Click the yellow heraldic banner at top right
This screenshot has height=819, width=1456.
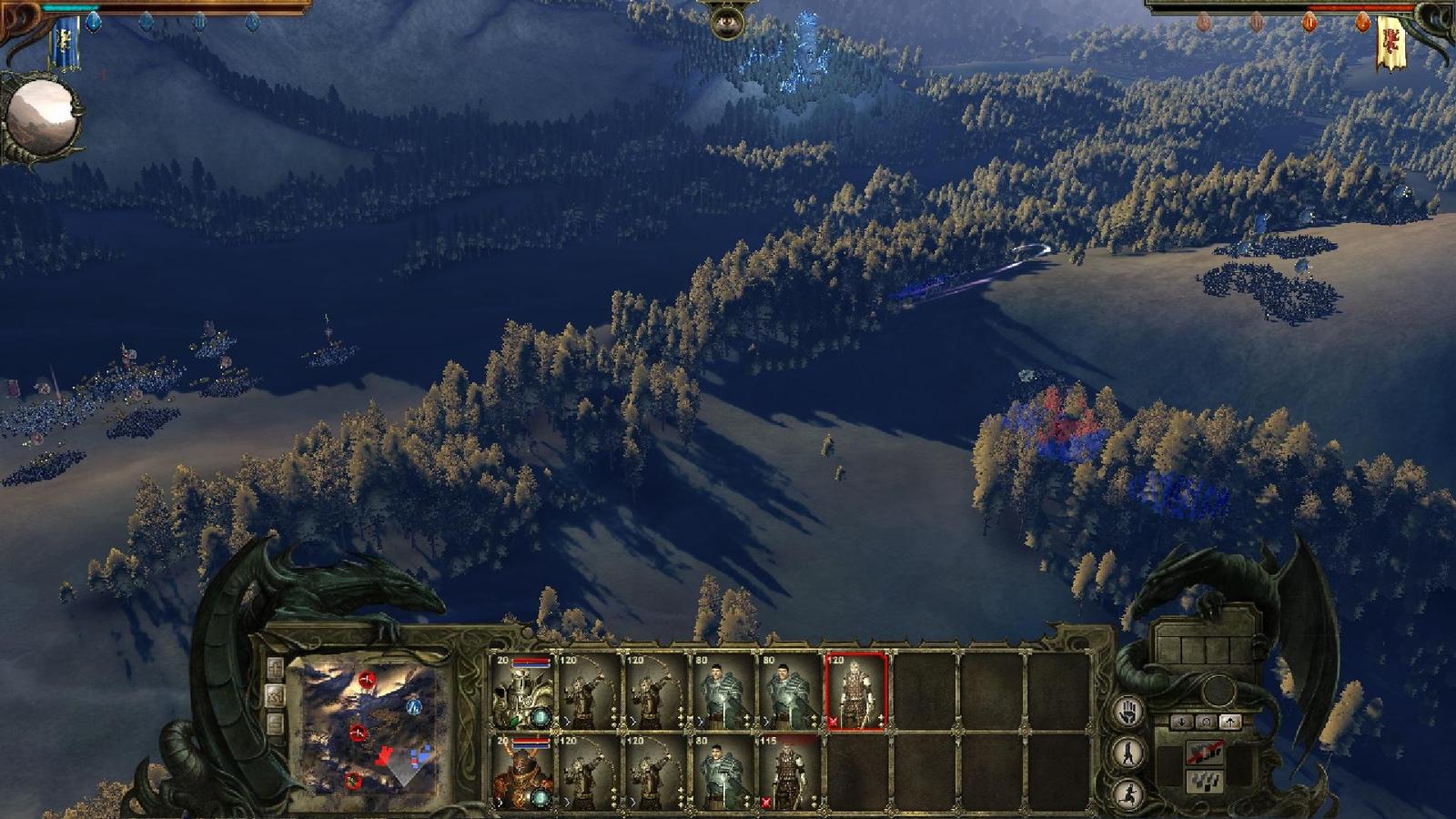pos(1390,38)
